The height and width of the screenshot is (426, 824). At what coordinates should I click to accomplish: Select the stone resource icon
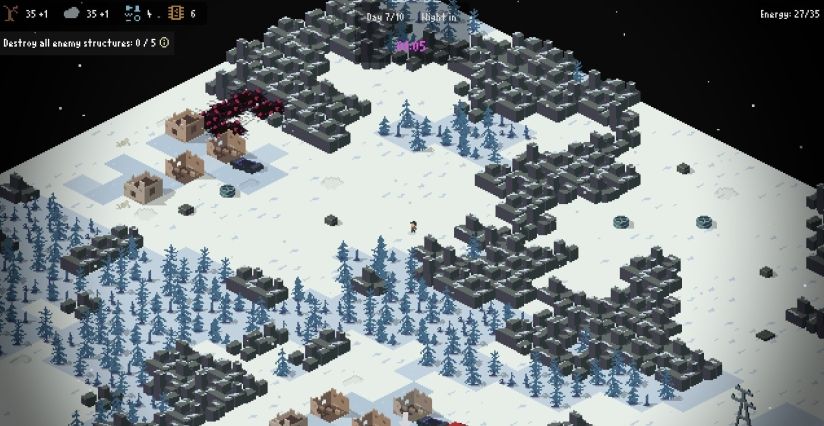click(72, 14)
